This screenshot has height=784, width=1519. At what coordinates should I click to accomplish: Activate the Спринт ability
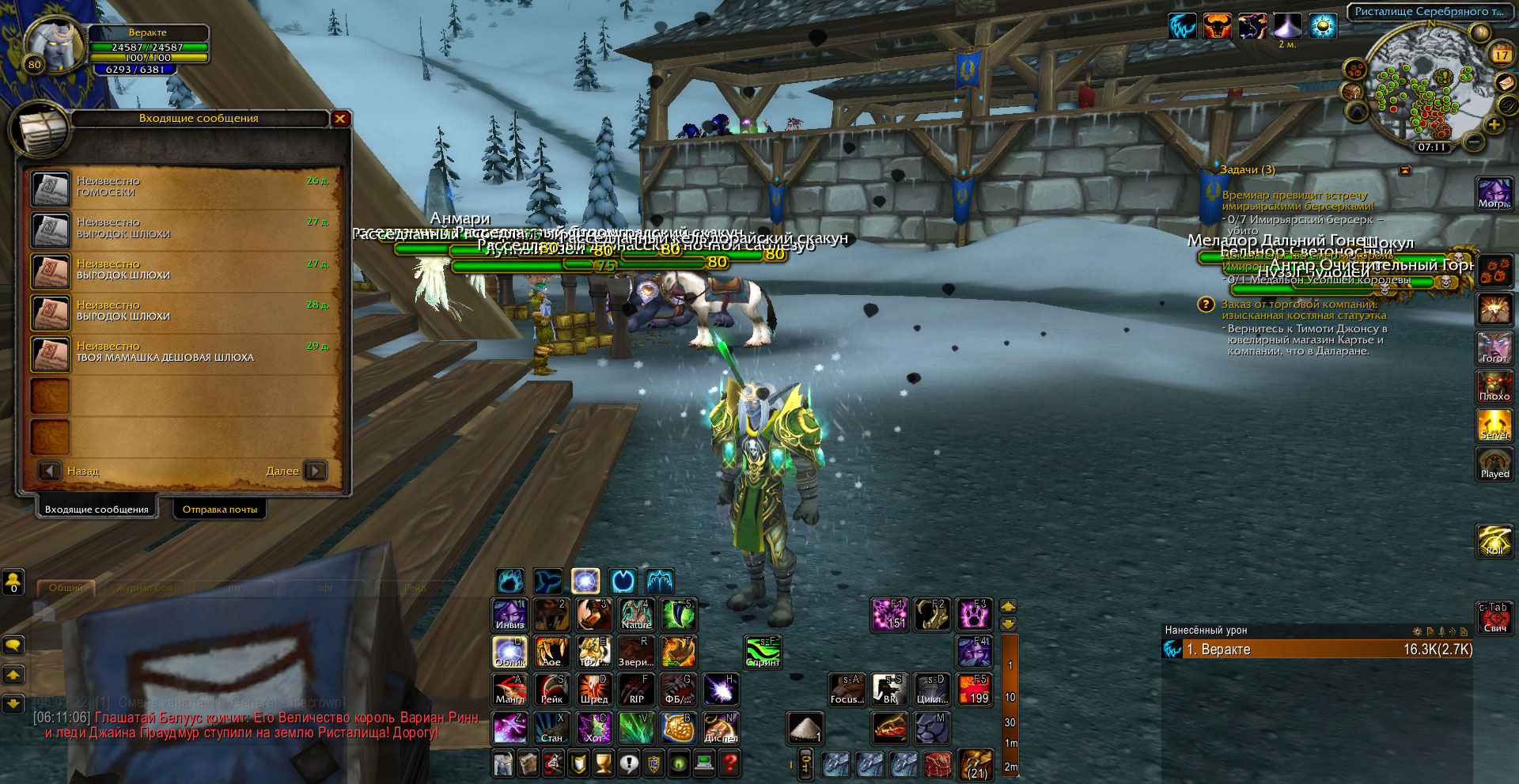[763, 652]
